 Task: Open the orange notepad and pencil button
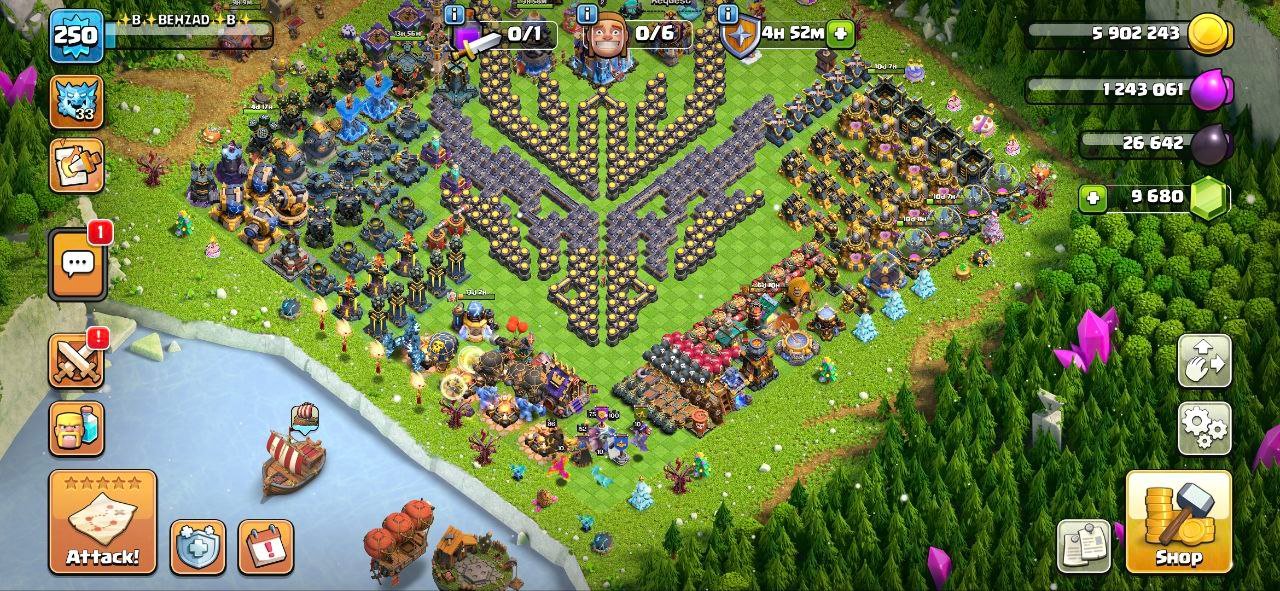[x=76, y=165]
